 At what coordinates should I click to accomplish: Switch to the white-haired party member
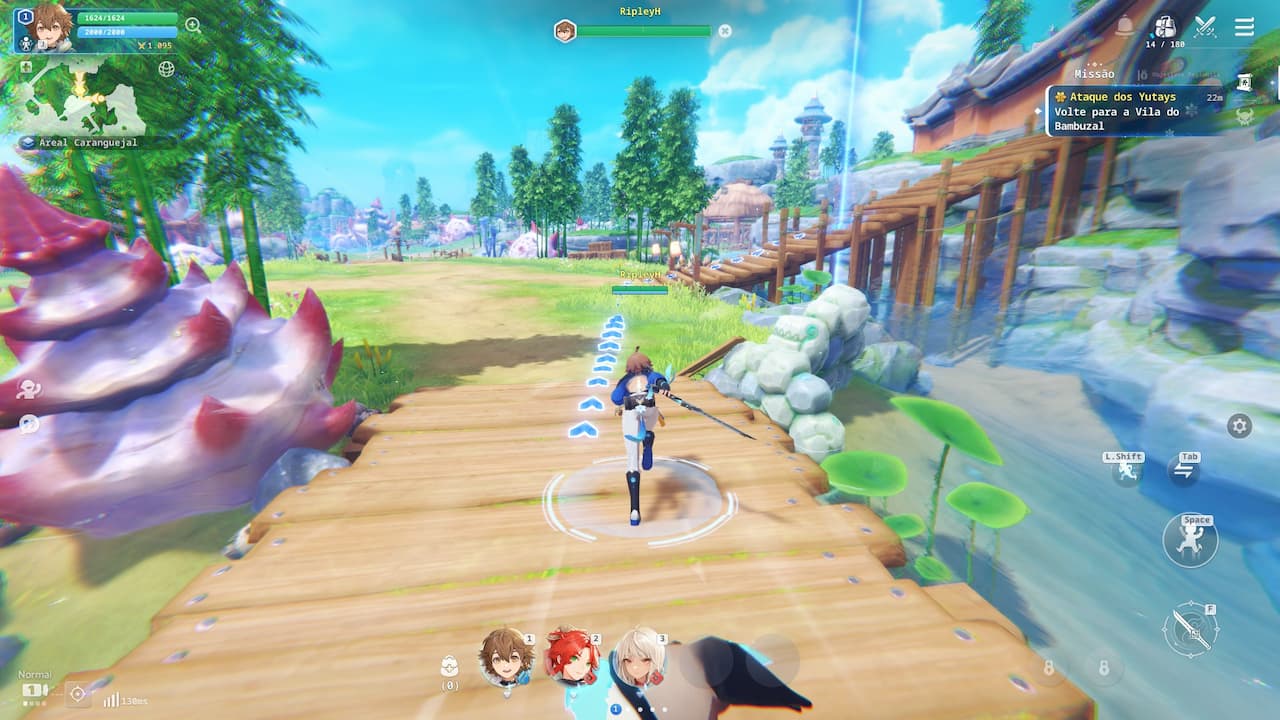(637, 656)
